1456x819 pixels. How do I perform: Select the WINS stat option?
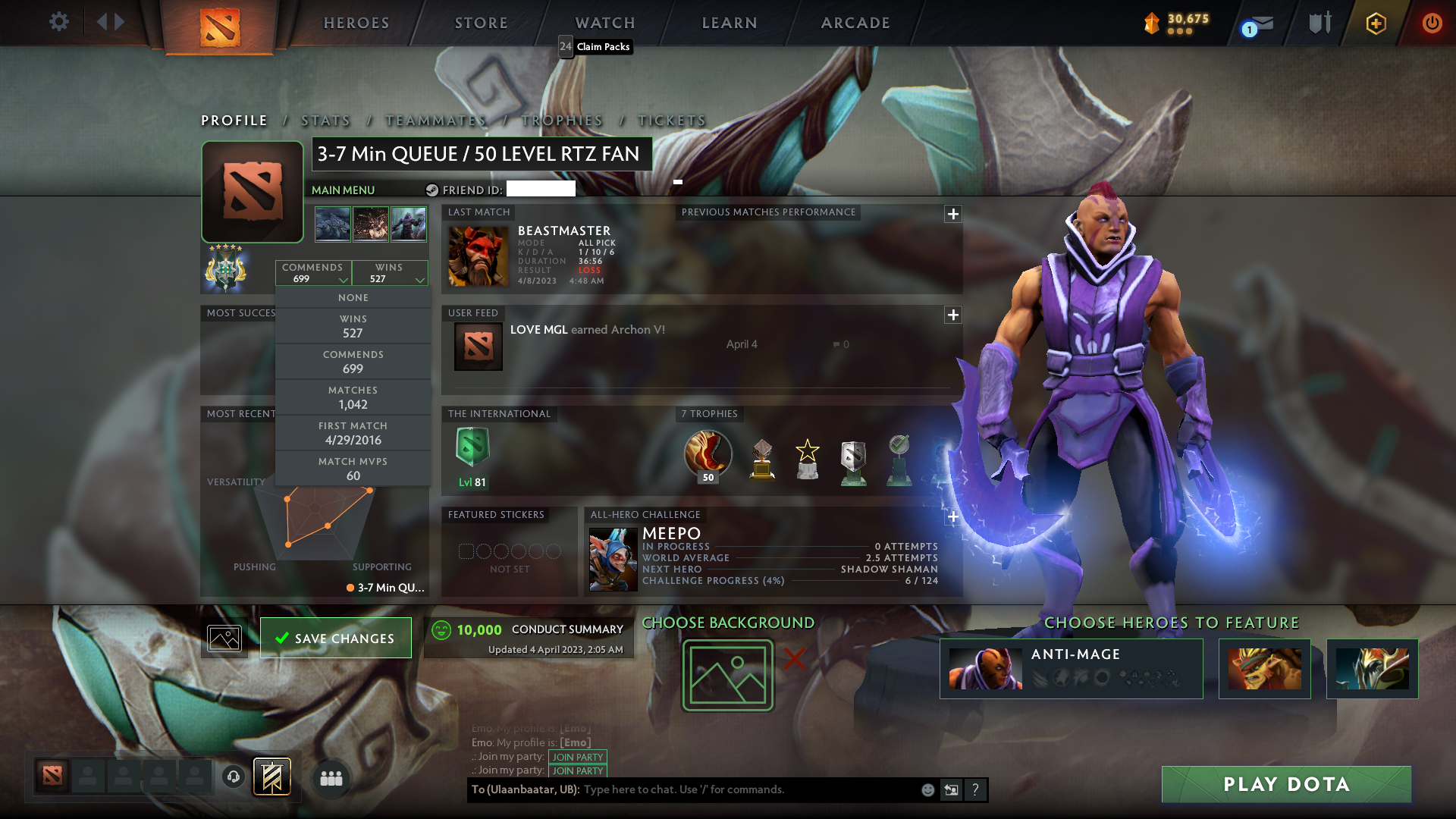pos(353,325)
